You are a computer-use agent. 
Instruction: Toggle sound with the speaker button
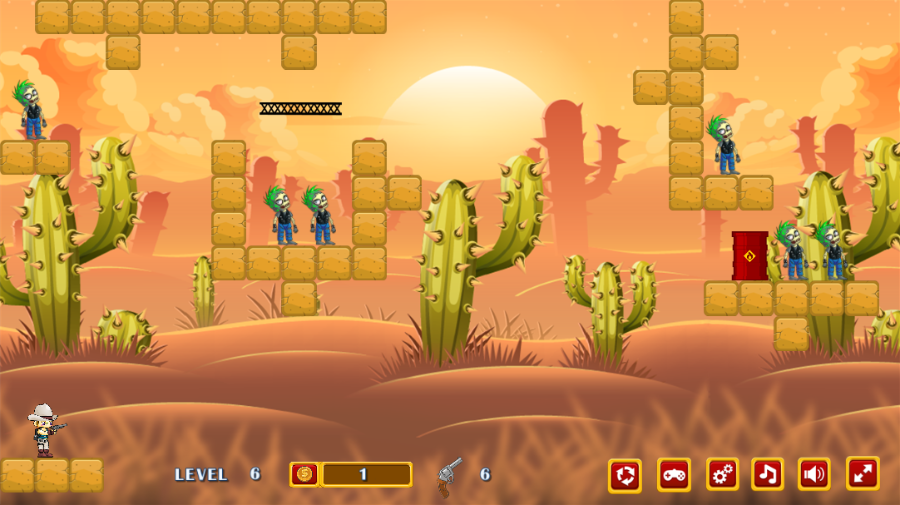814,474
